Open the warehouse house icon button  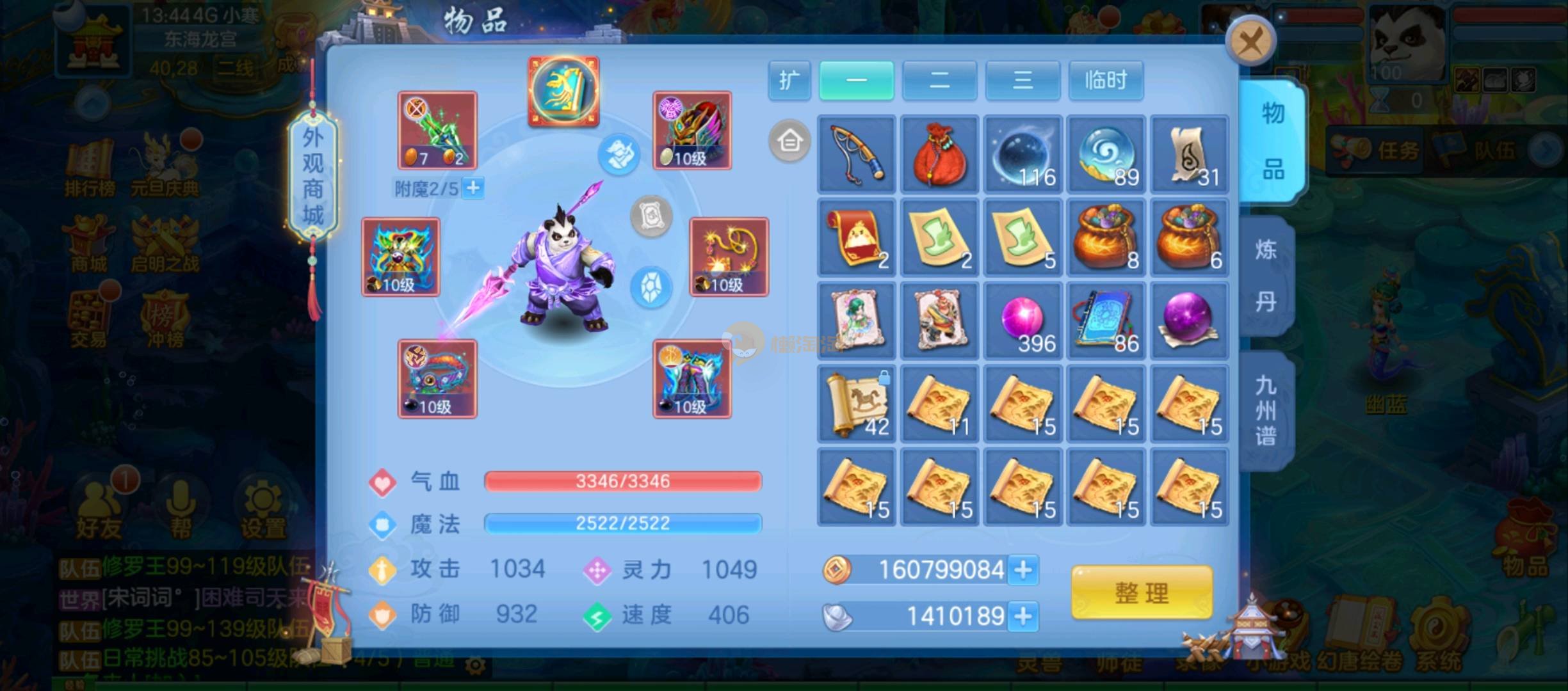[x=789, y=140]
